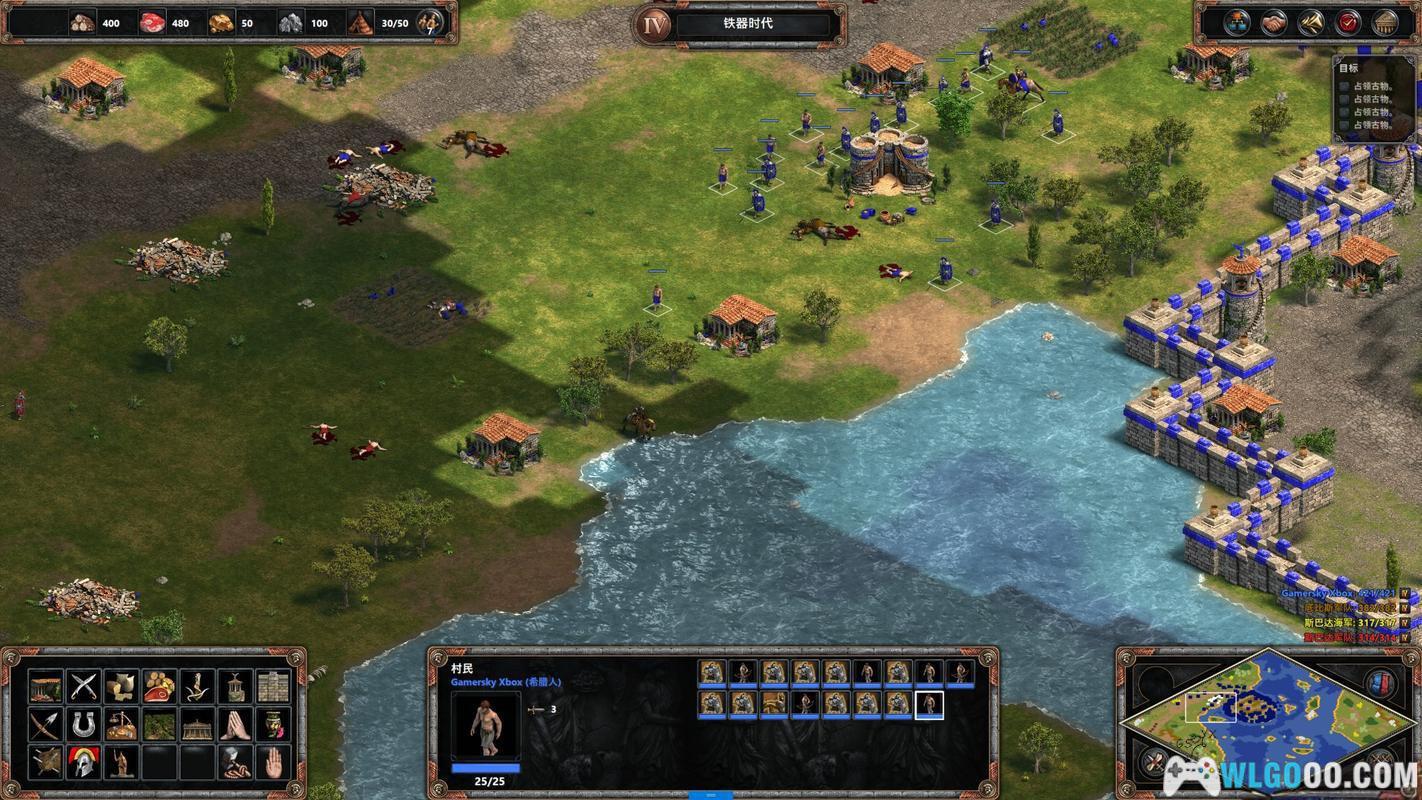Open the tech tree button
The height and width of the screenshot is (800, 1422).
pyautogui.click(x=1235, y=22)
